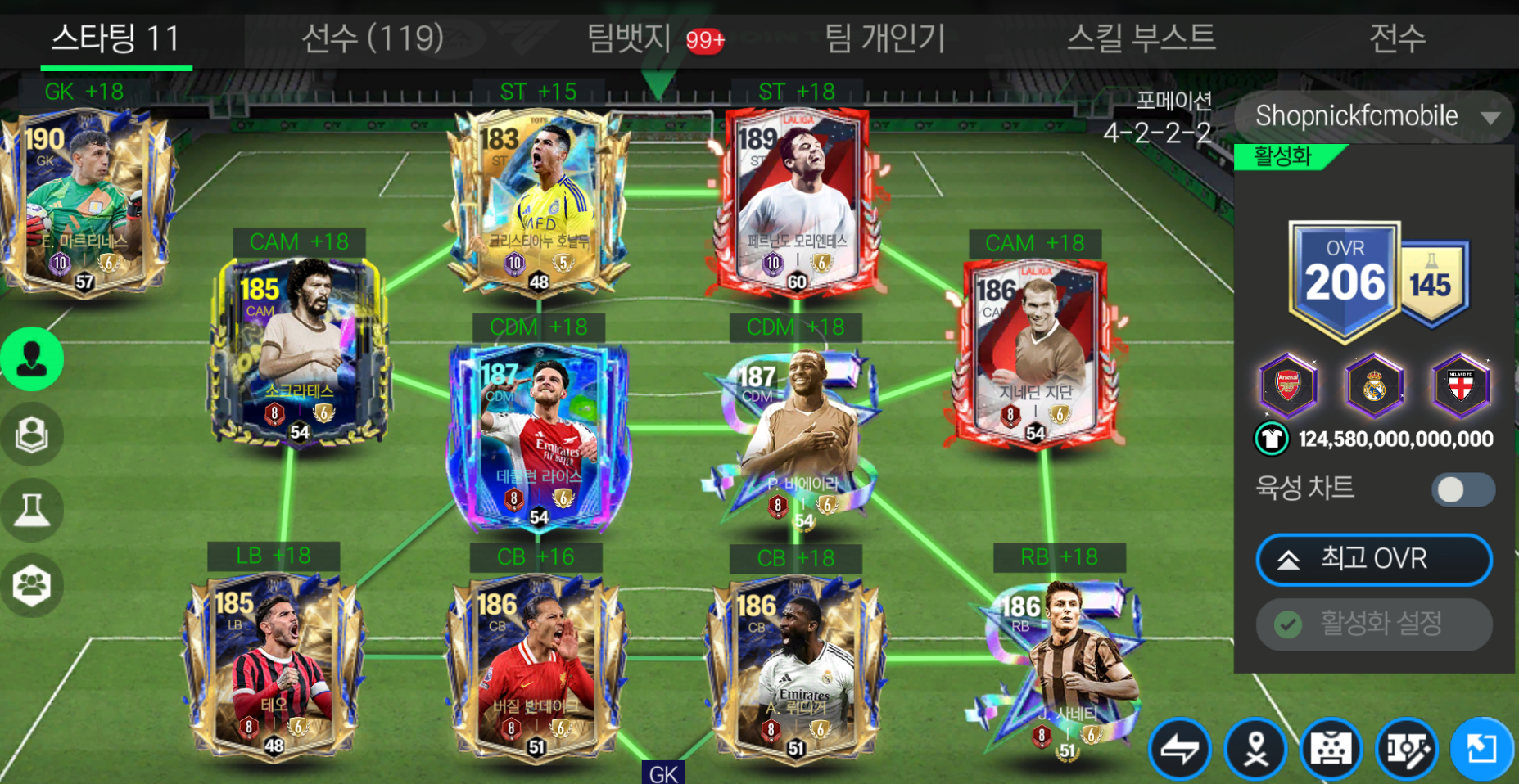Select the Zidane CAM player card
Screen dimensions: 1519x784
click(x=1034, y=352)
